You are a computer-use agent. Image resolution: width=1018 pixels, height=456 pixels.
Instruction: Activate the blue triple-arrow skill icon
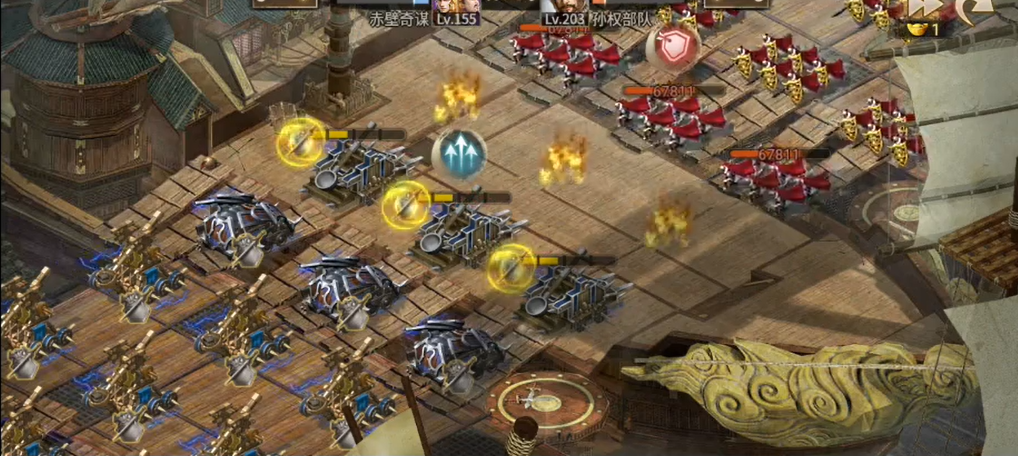tap(459, 153)
